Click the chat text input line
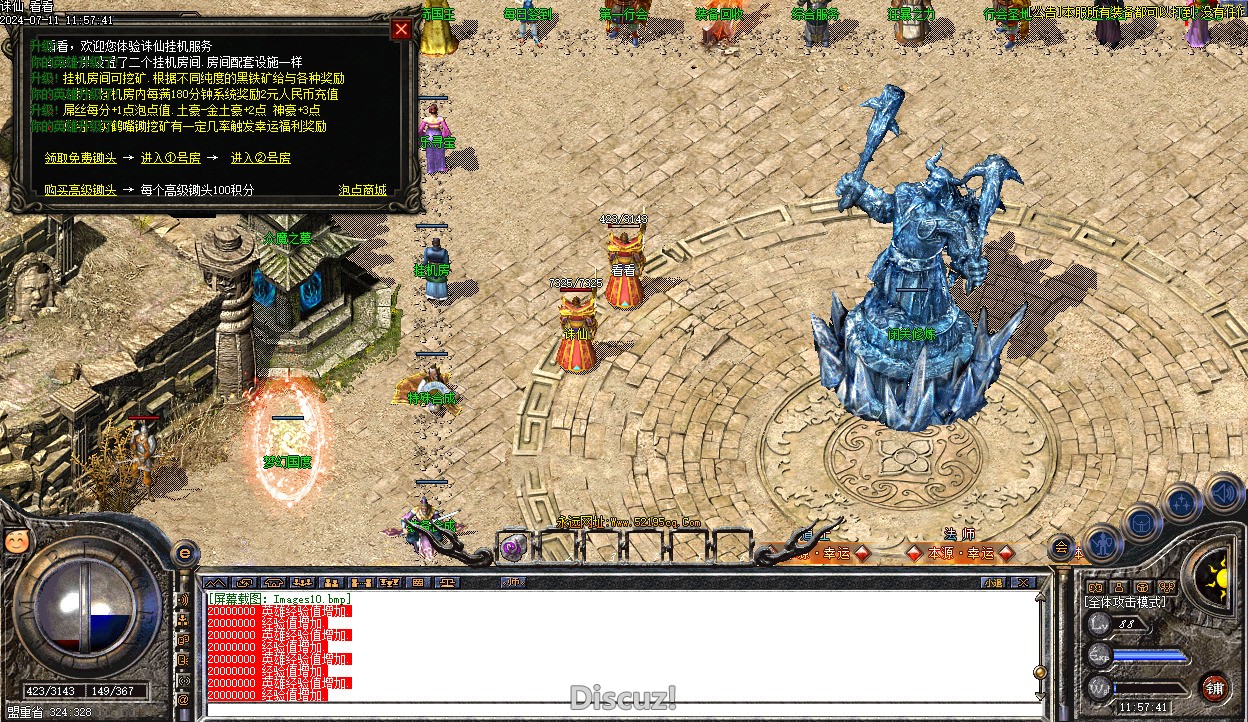This screenshot has height=722, width=1248. coord(620,710)
